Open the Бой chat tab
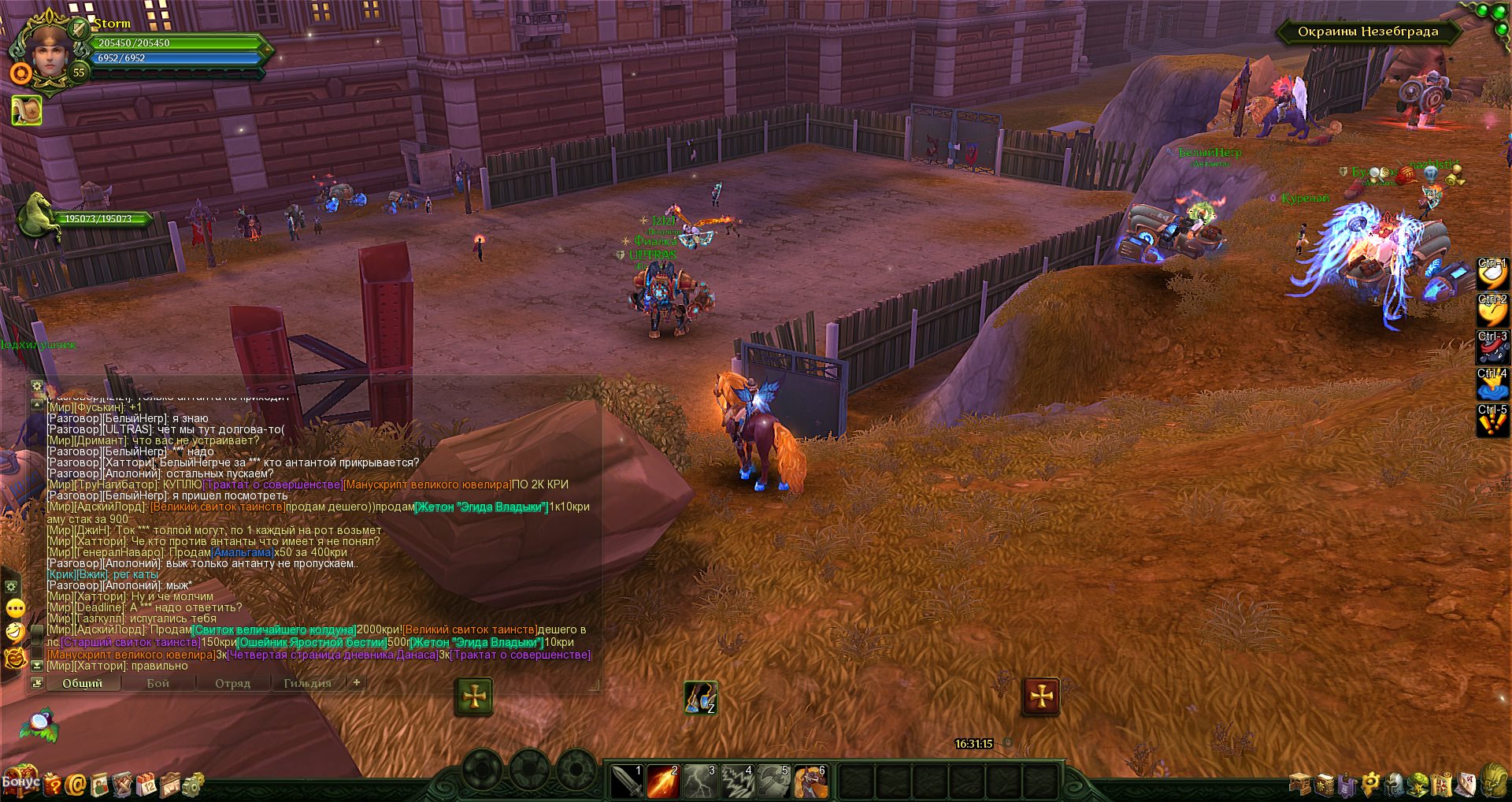This screenshot has height=802, width=1512. click(157, 683)
